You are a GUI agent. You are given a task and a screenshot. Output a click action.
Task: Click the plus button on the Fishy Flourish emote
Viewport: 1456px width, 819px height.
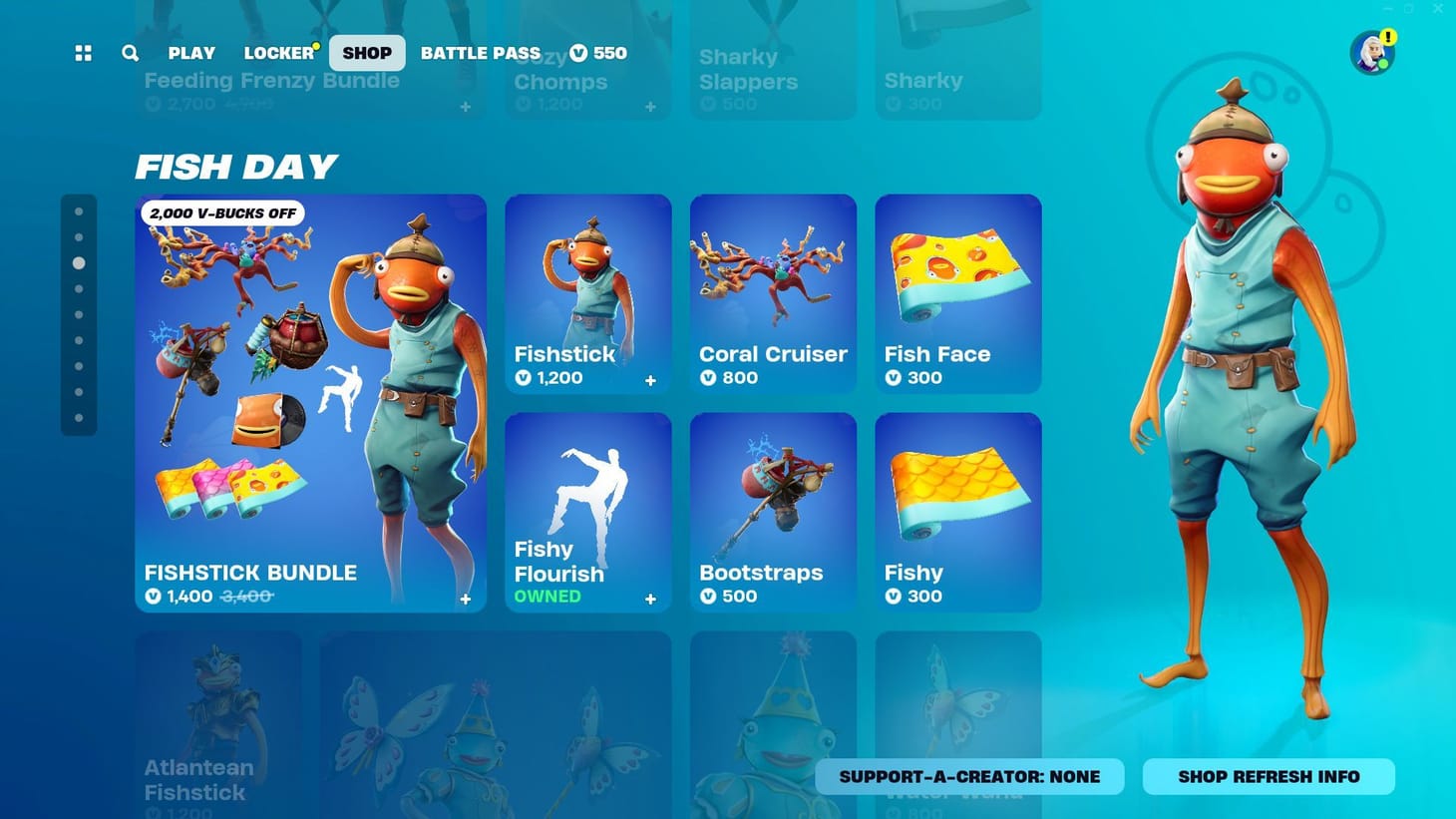click(x=650, y=598)
